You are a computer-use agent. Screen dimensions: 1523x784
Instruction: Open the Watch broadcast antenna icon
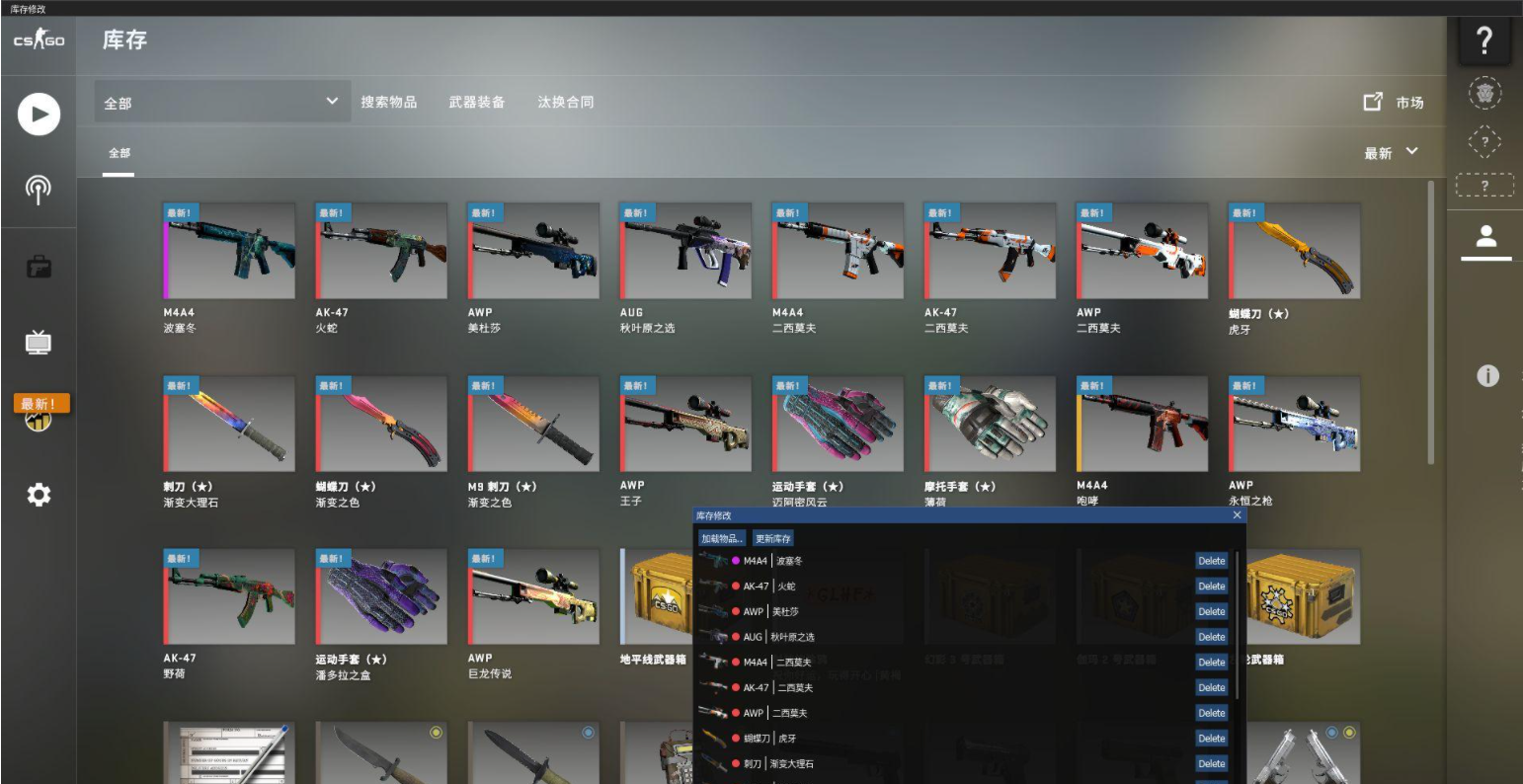tap(38, 188)
